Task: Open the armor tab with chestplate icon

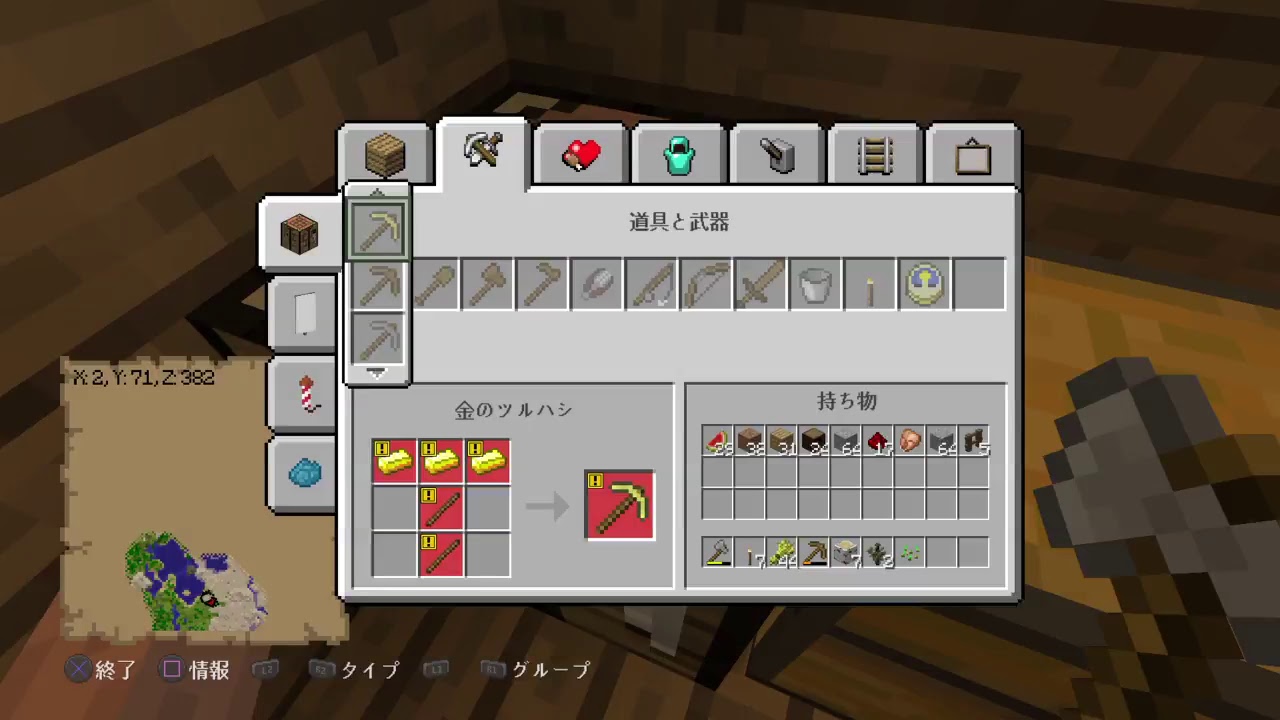Action: [x=678, y=154]
